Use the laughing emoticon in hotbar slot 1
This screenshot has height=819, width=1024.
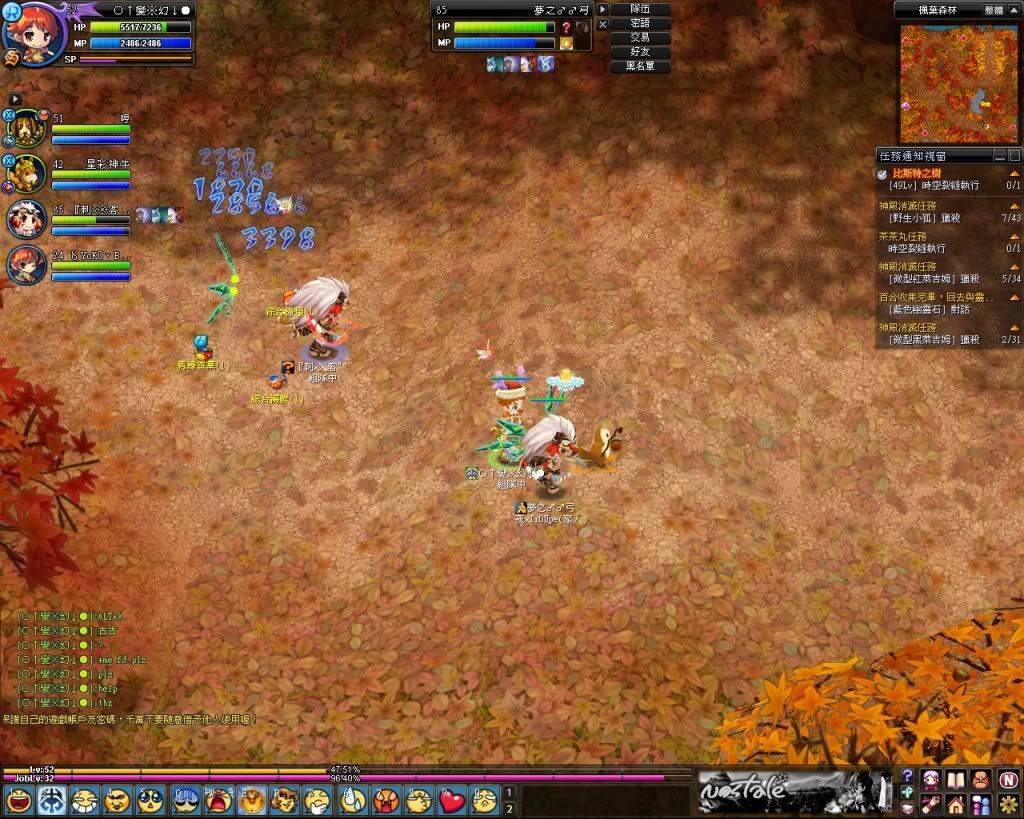pos(18,800)
